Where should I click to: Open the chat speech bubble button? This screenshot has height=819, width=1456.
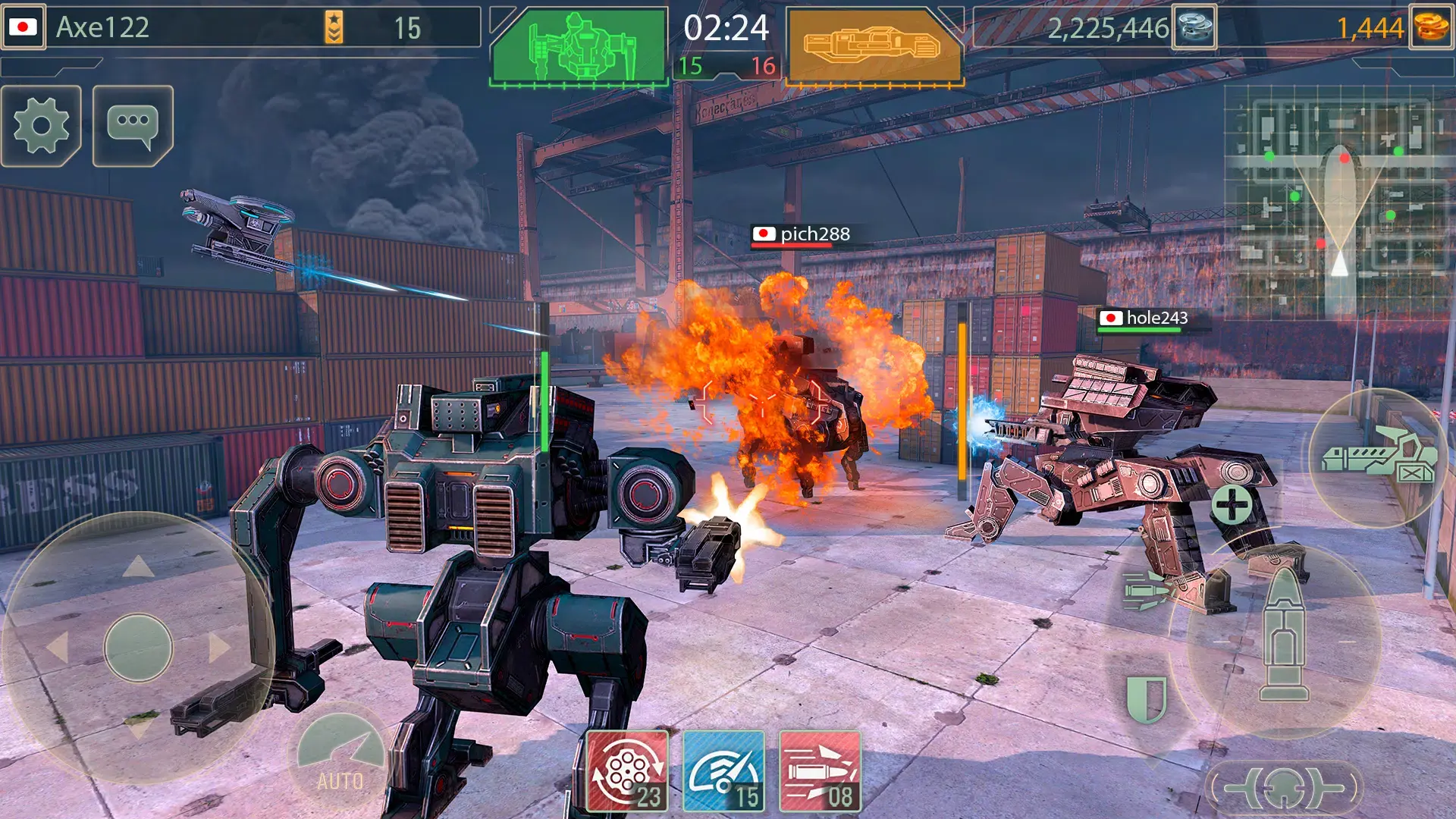pyautogui.click(x=133, y=125)
